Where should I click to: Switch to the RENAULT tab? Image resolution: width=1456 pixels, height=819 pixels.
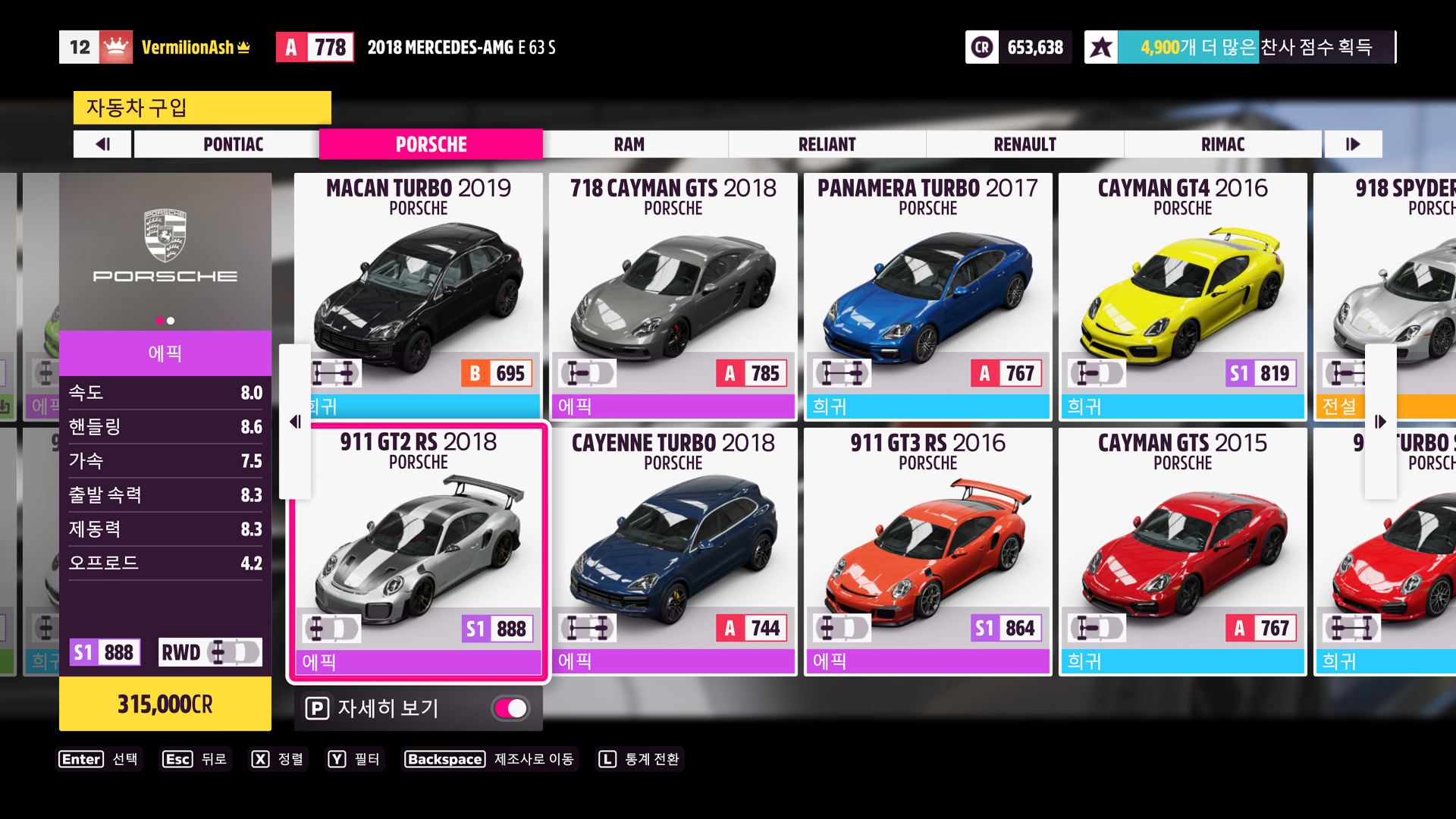(1025, 144)
